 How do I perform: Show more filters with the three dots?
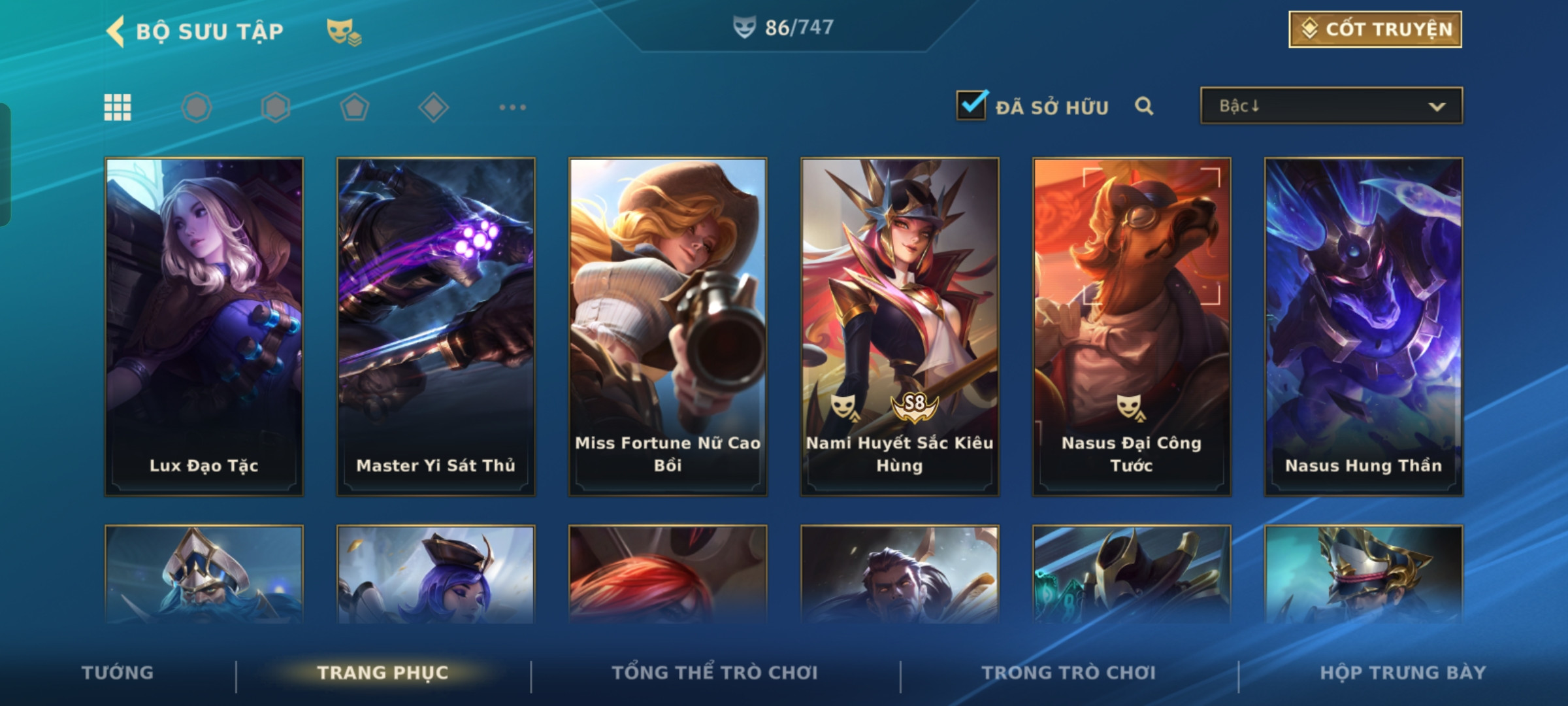[x=512, y=107]
